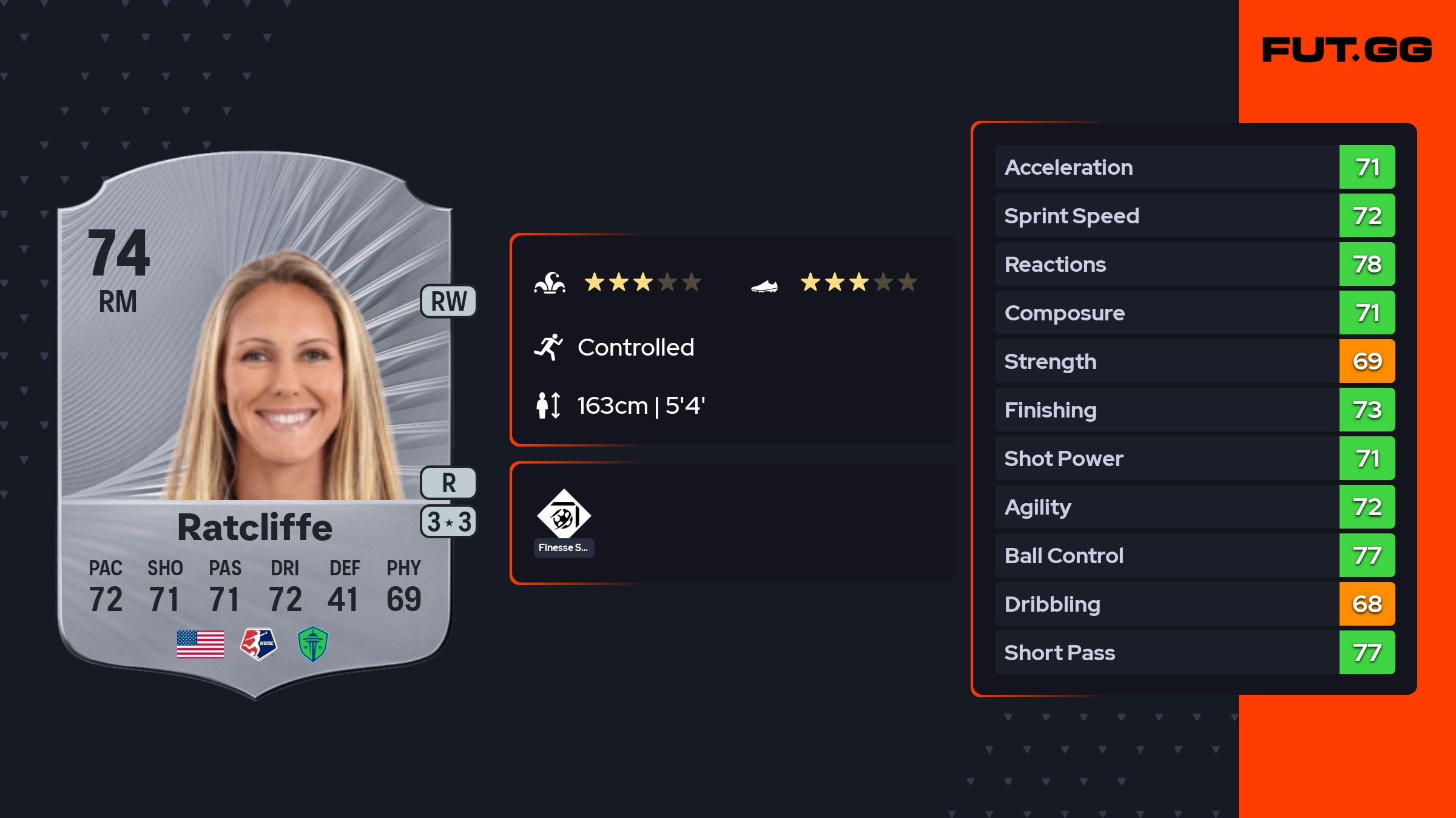Image resolution: width=1456 pixels, height=818 pixels.
Task: Select the green Seattle club crest
Action: coord(313,644)
